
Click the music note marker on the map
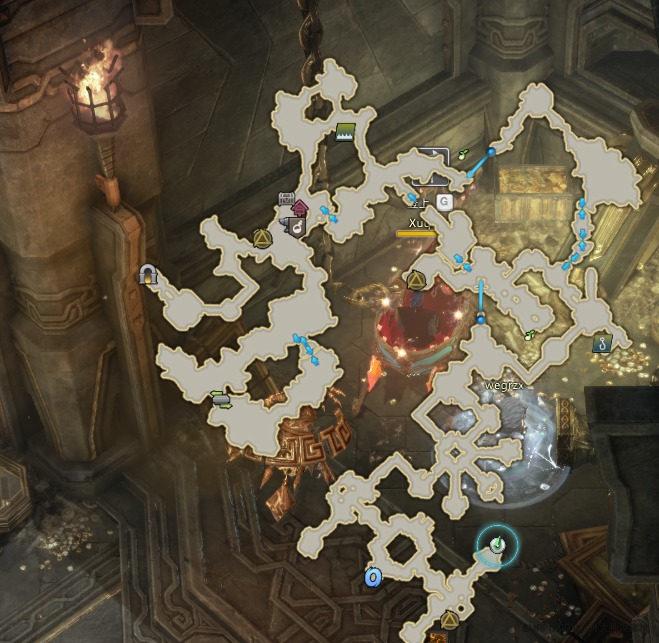[x=296, y=227]
